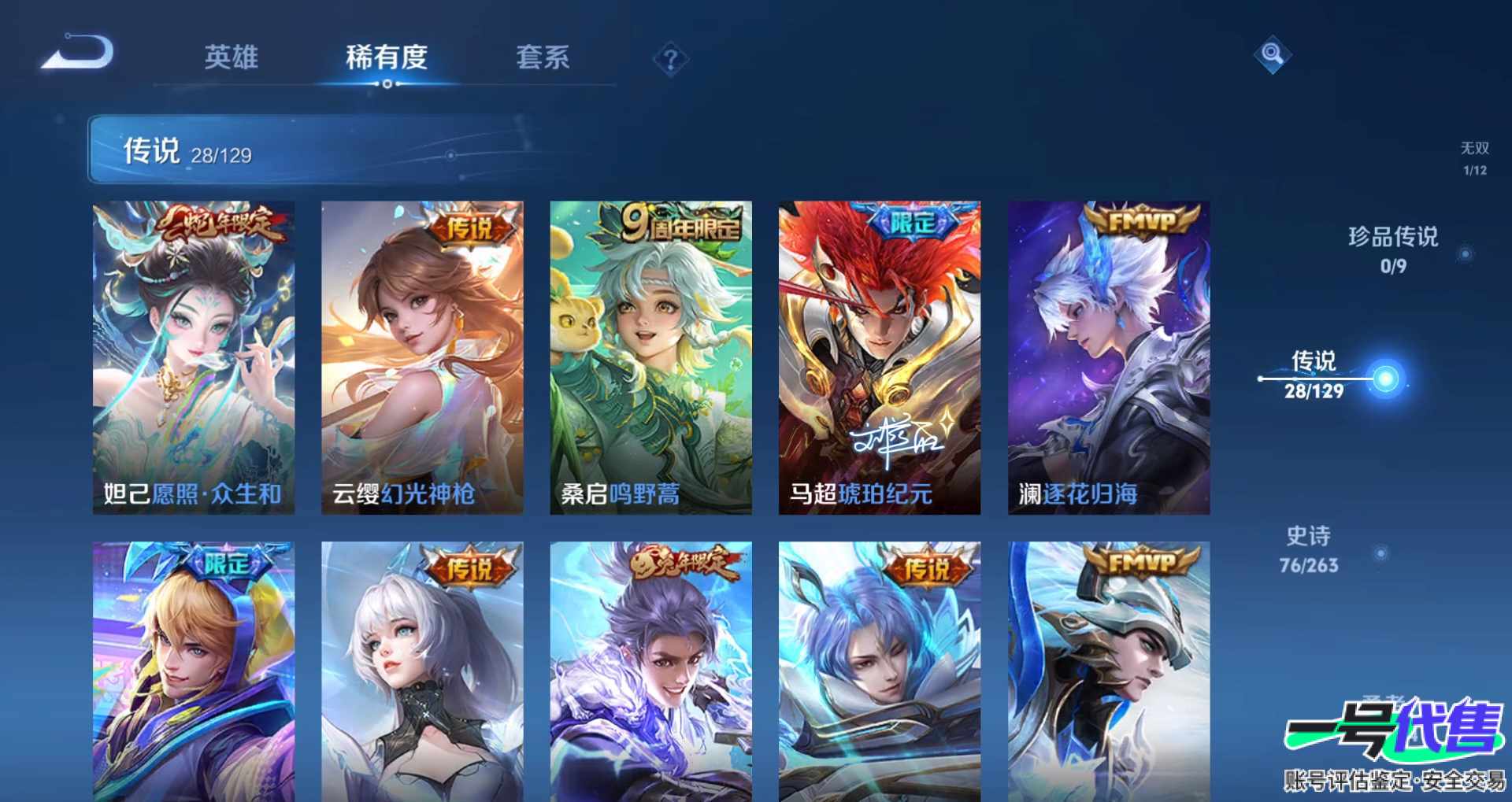View the 马超 琥珀纪元 skin card

click(880, 357)
